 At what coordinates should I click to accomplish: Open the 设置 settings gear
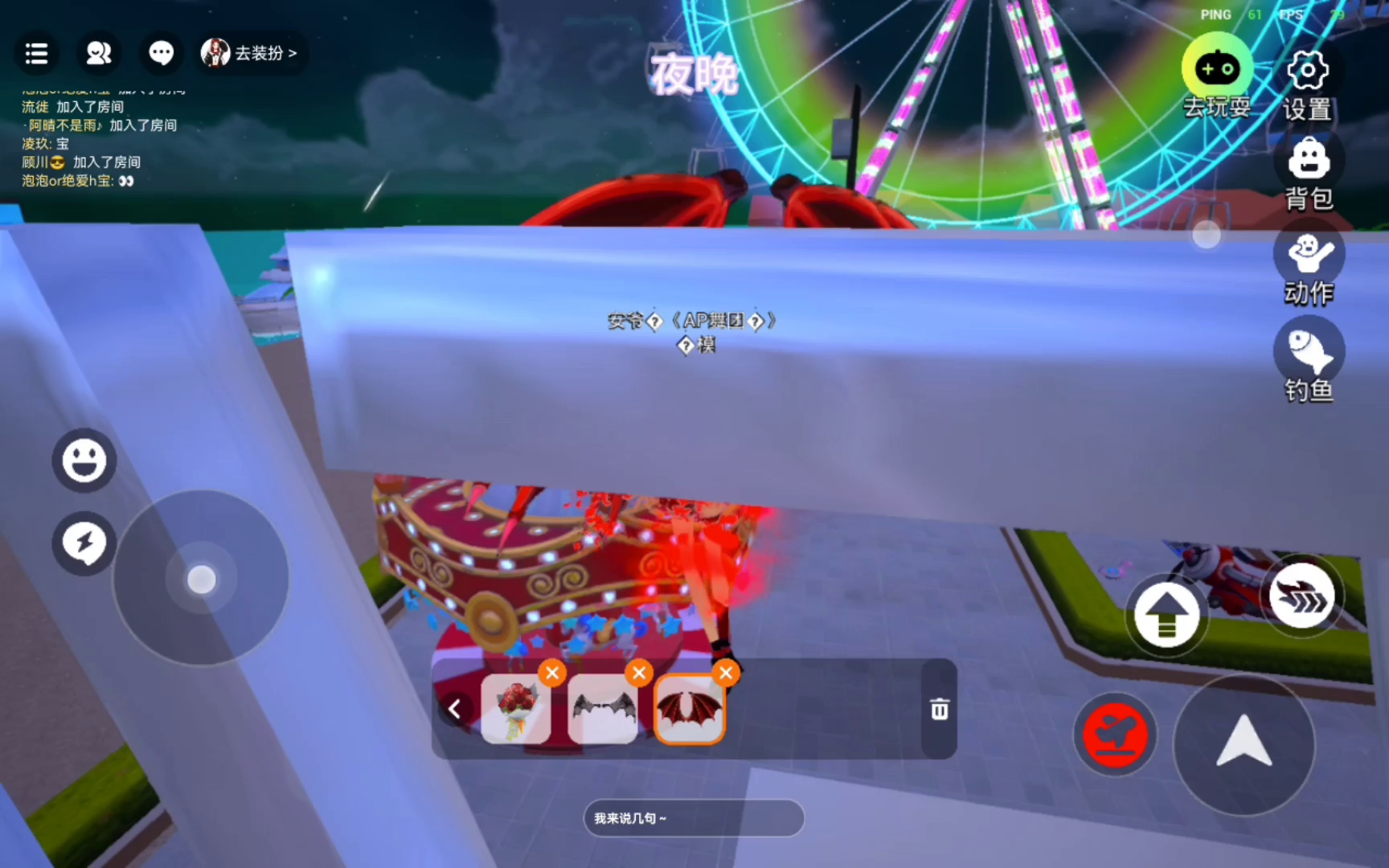tap(1308, 71)
